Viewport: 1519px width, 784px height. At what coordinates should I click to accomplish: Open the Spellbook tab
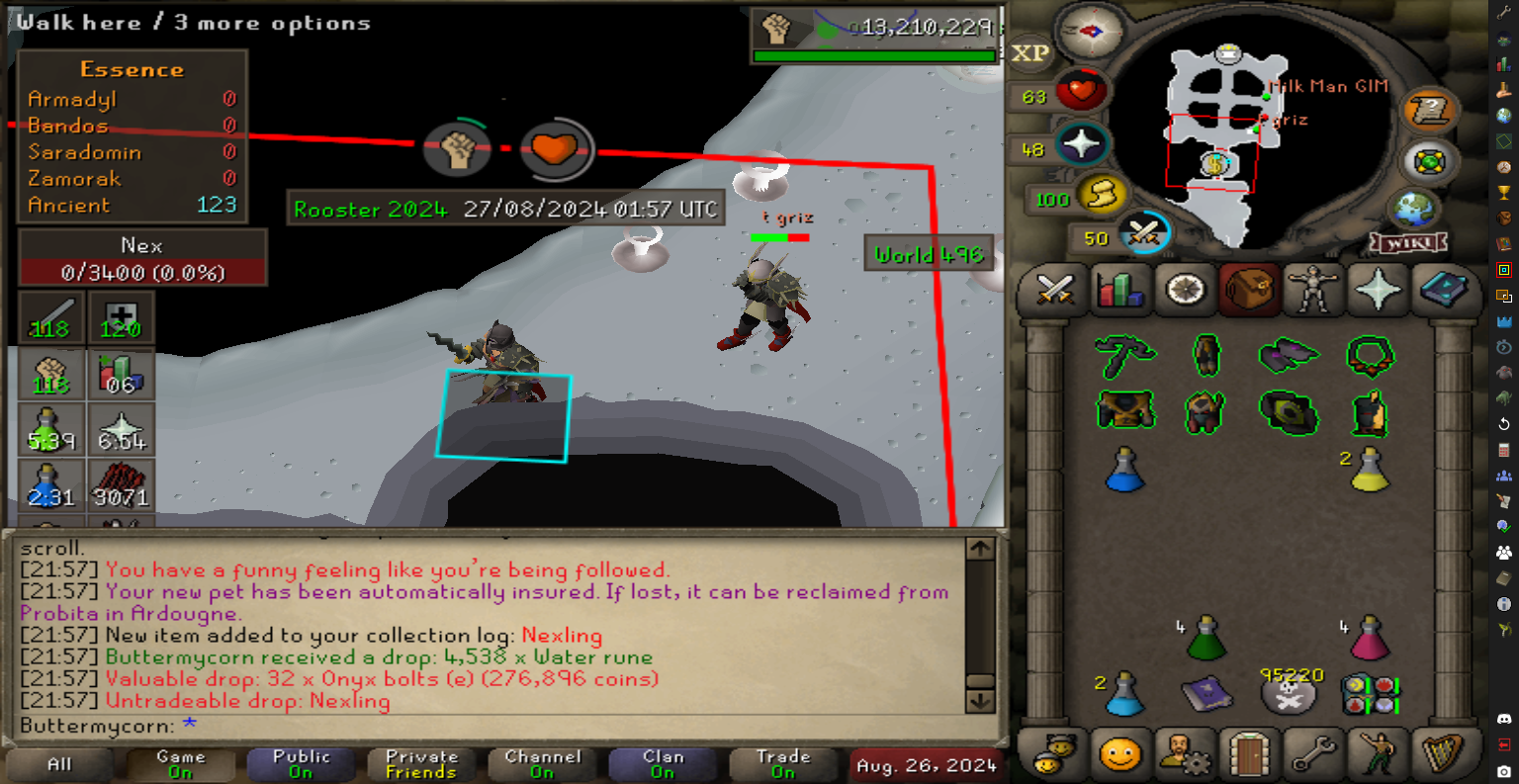pyautogui.click(x=1444, y=290)
